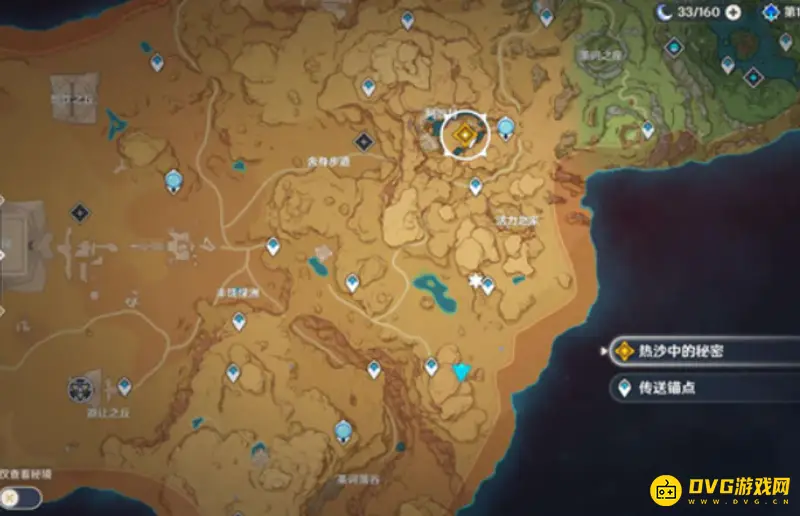Select the waypoint below the 丰饶绿洲 label
Viewport: 800px width, 516px height.
click(239, 320)
